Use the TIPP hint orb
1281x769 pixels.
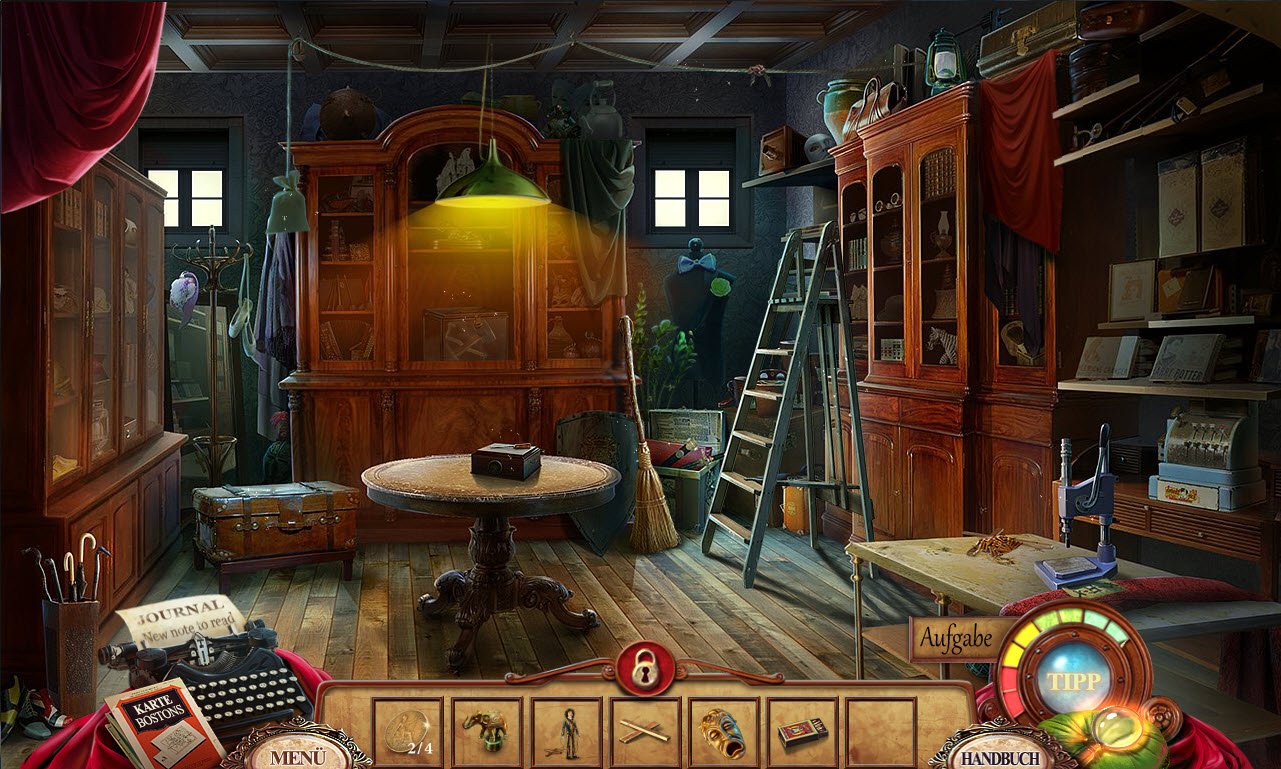coord(1074,681)
